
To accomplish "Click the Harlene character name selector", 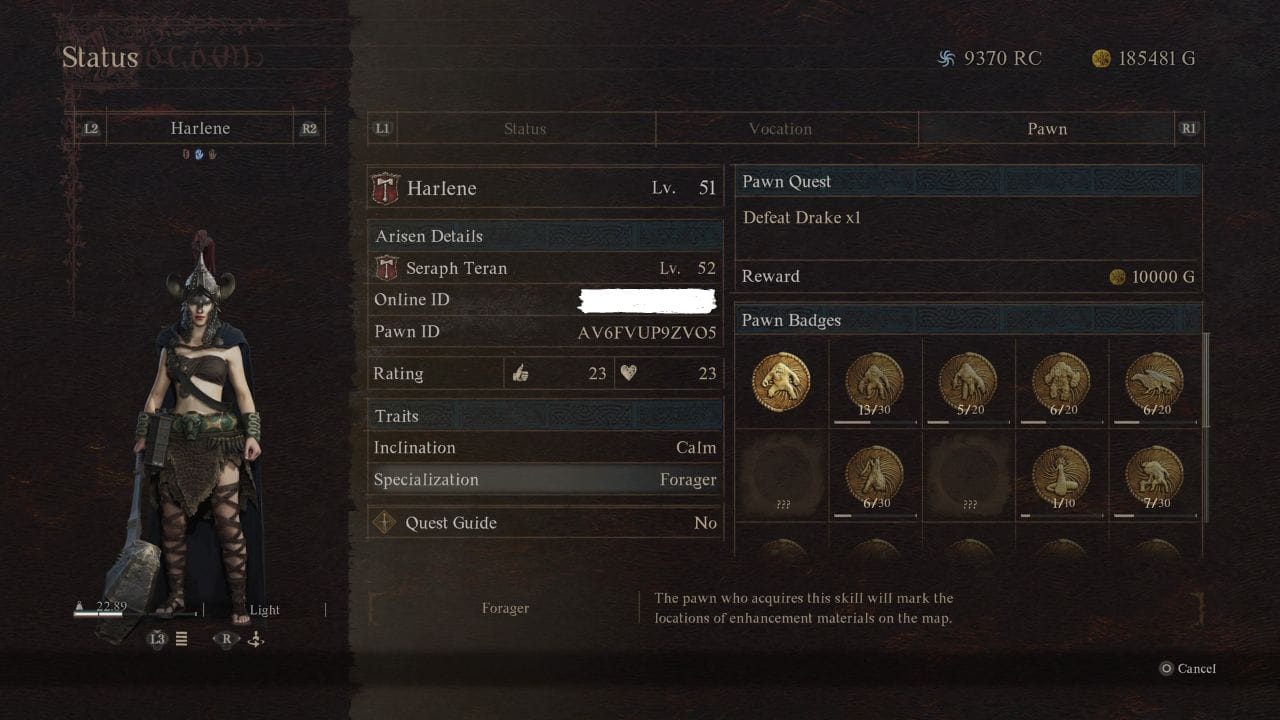I will point(200,129).
